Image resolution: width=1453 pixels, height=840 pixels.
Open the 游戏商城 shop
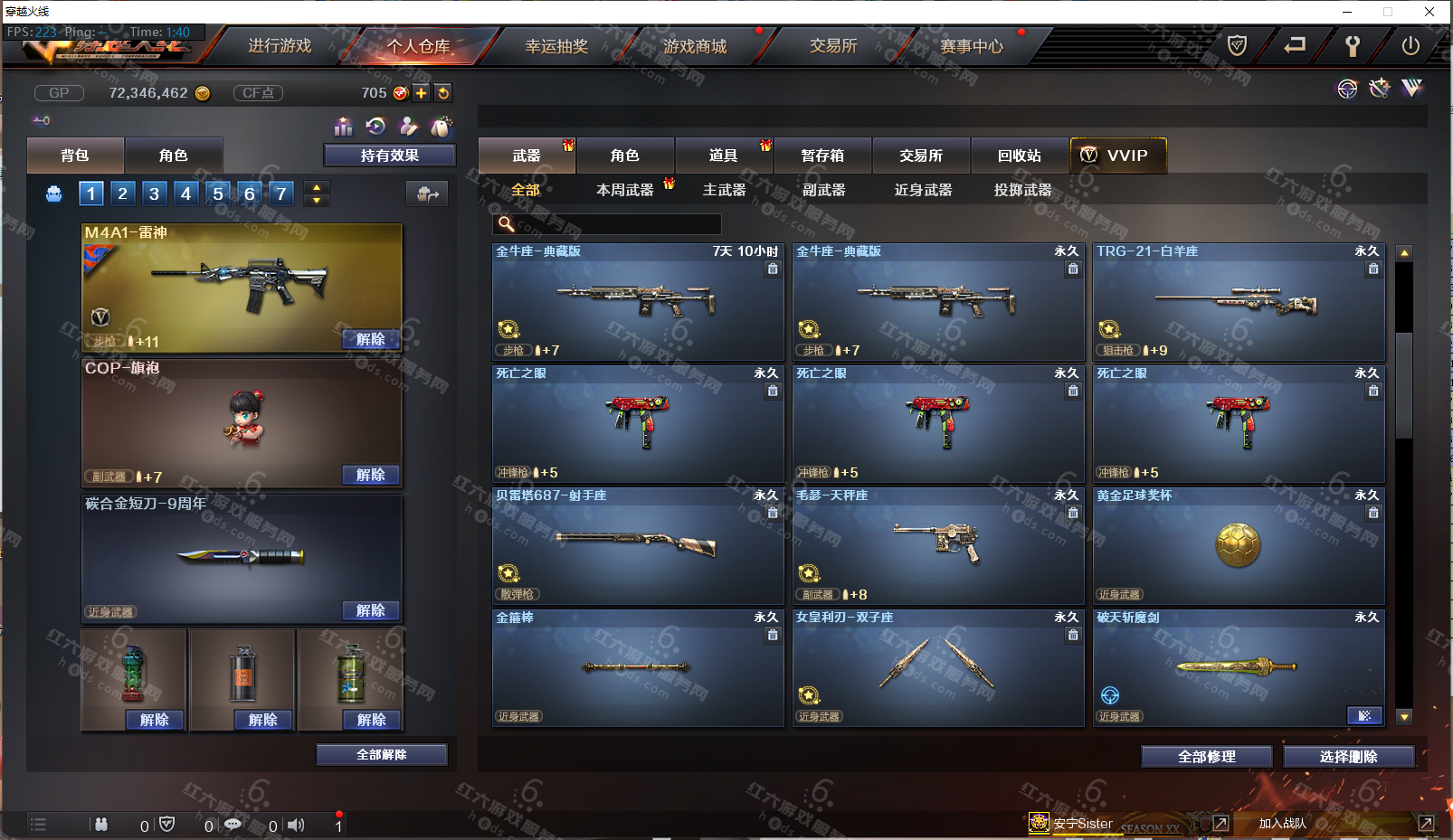[x=695, y=46]
